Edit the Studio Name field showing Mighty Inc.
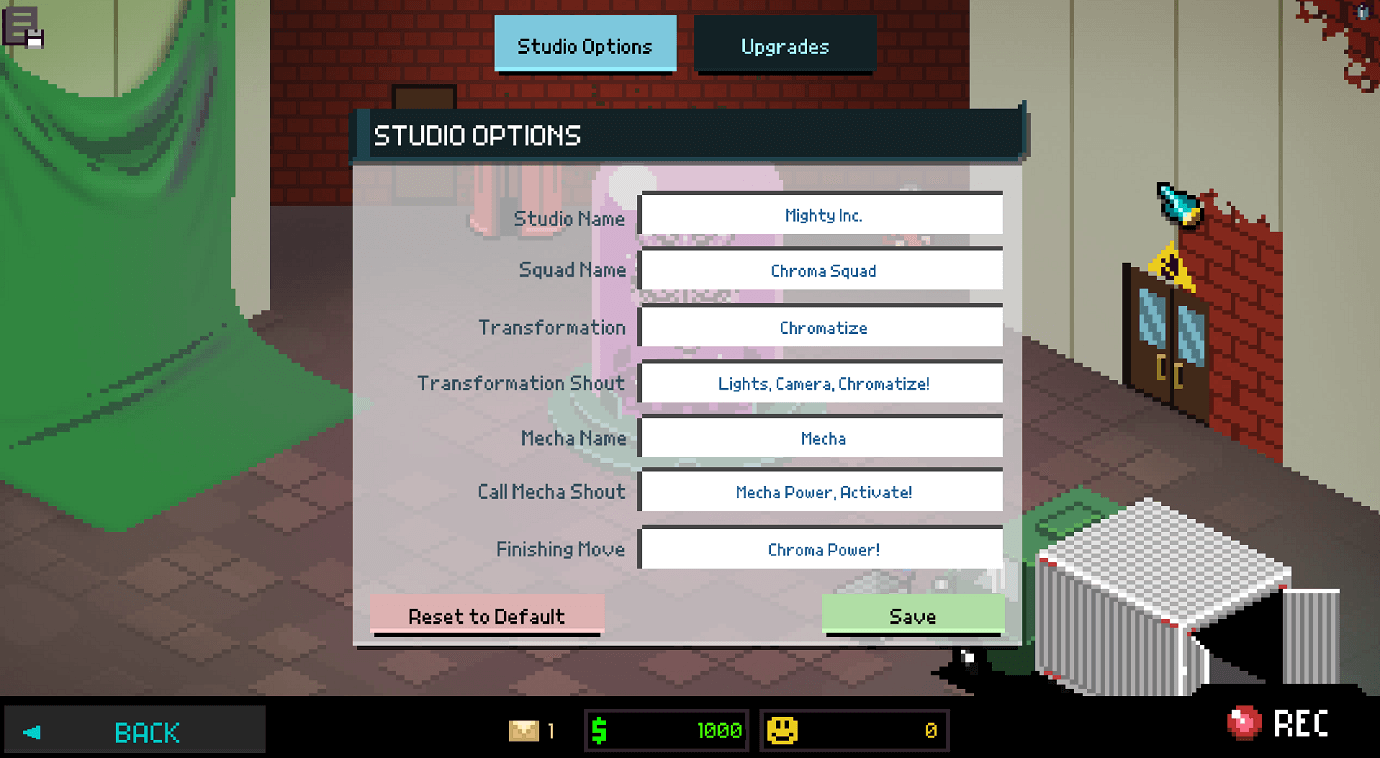Viewport: 1380px width, 758px height. pyautogui.click(x=822, y=214)
